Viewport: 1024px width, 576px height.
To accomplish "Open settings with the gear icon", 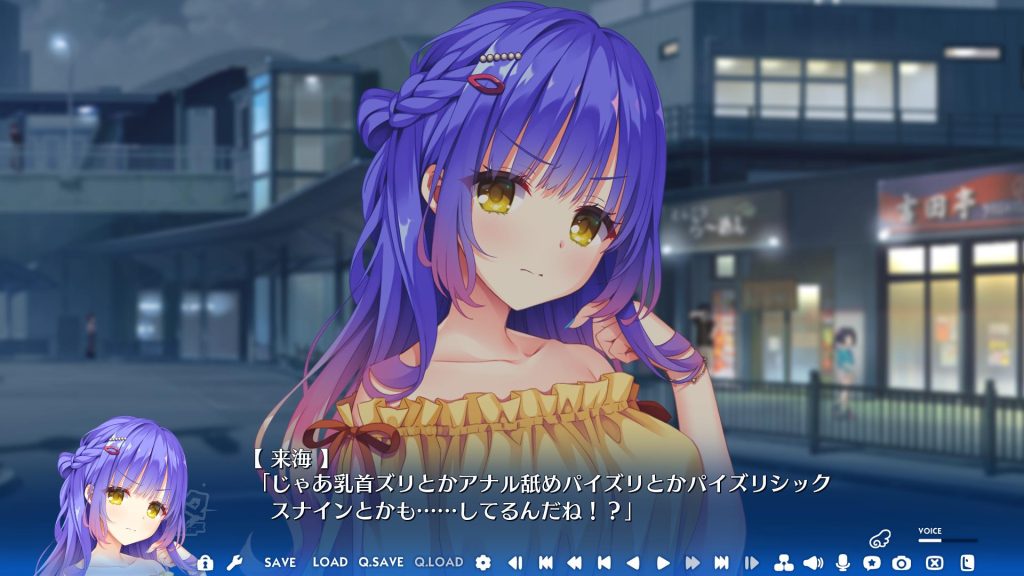I will click(484, 562).
